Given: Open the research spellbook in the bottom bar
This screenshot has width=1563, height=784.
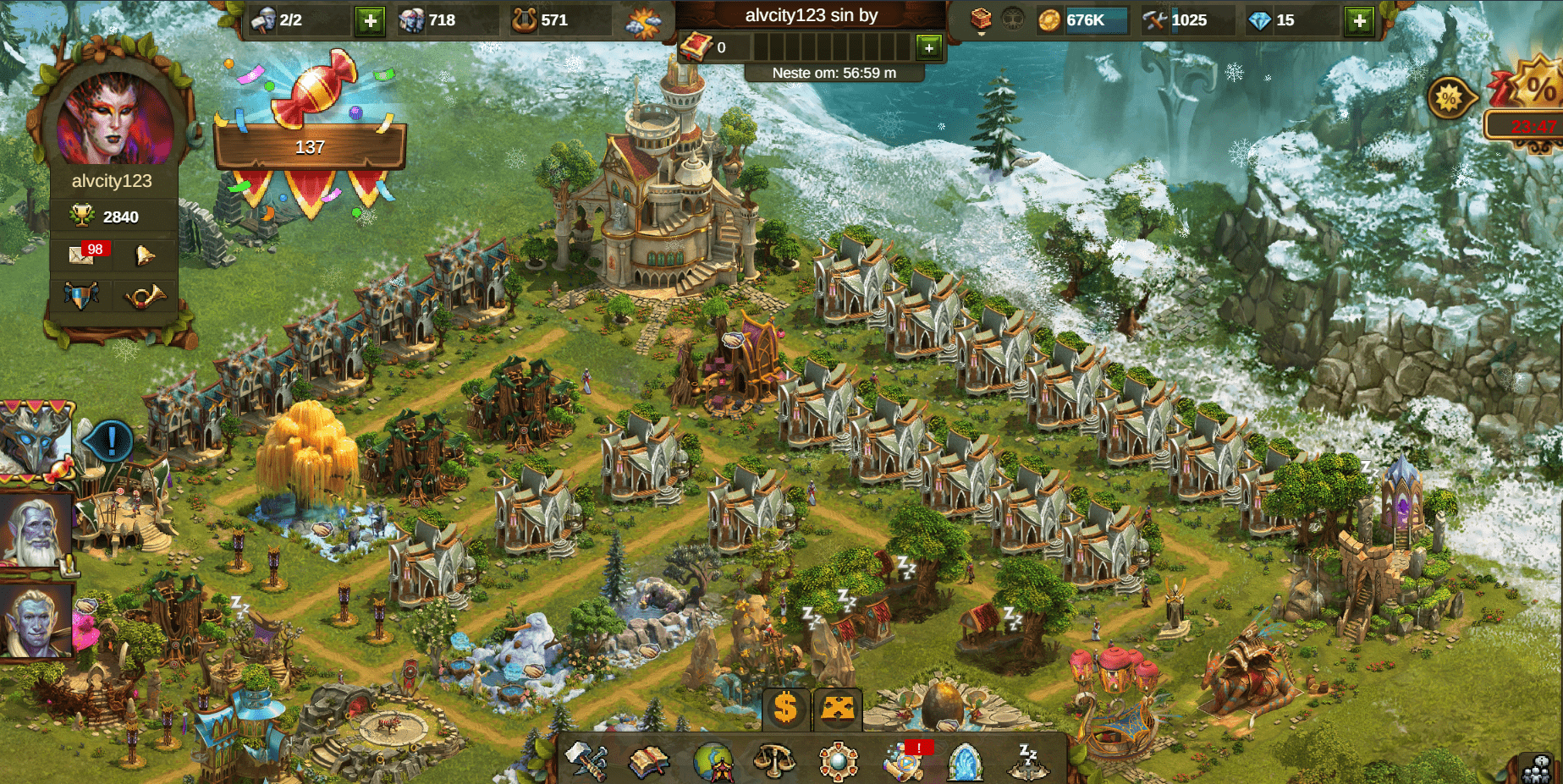Looking at the screenshot, I should pyautogui.click(x=649, y=761).
